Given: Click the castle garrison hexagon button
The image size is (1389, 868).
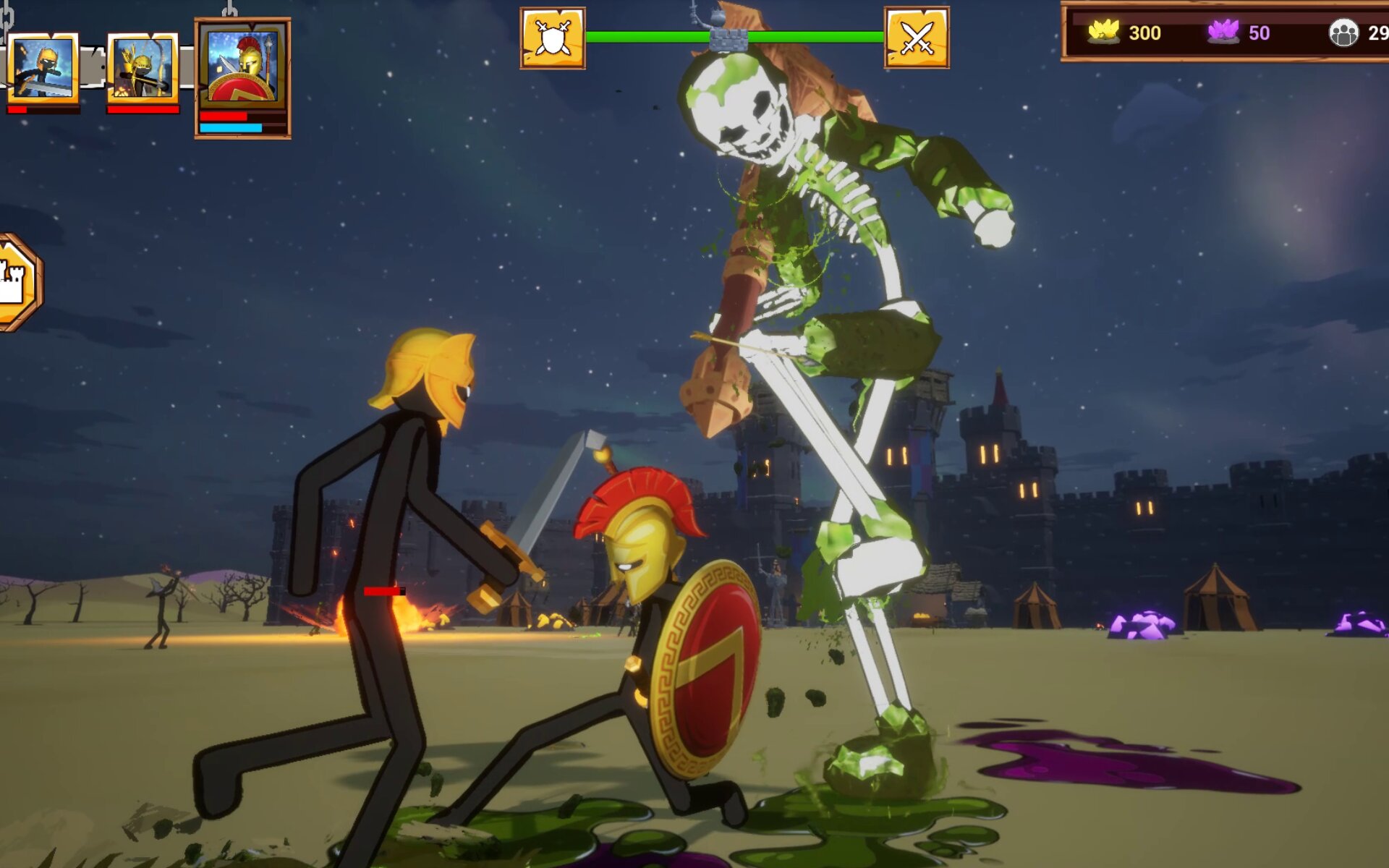Looking at the screenshot, I should click(x=16, y=282).
